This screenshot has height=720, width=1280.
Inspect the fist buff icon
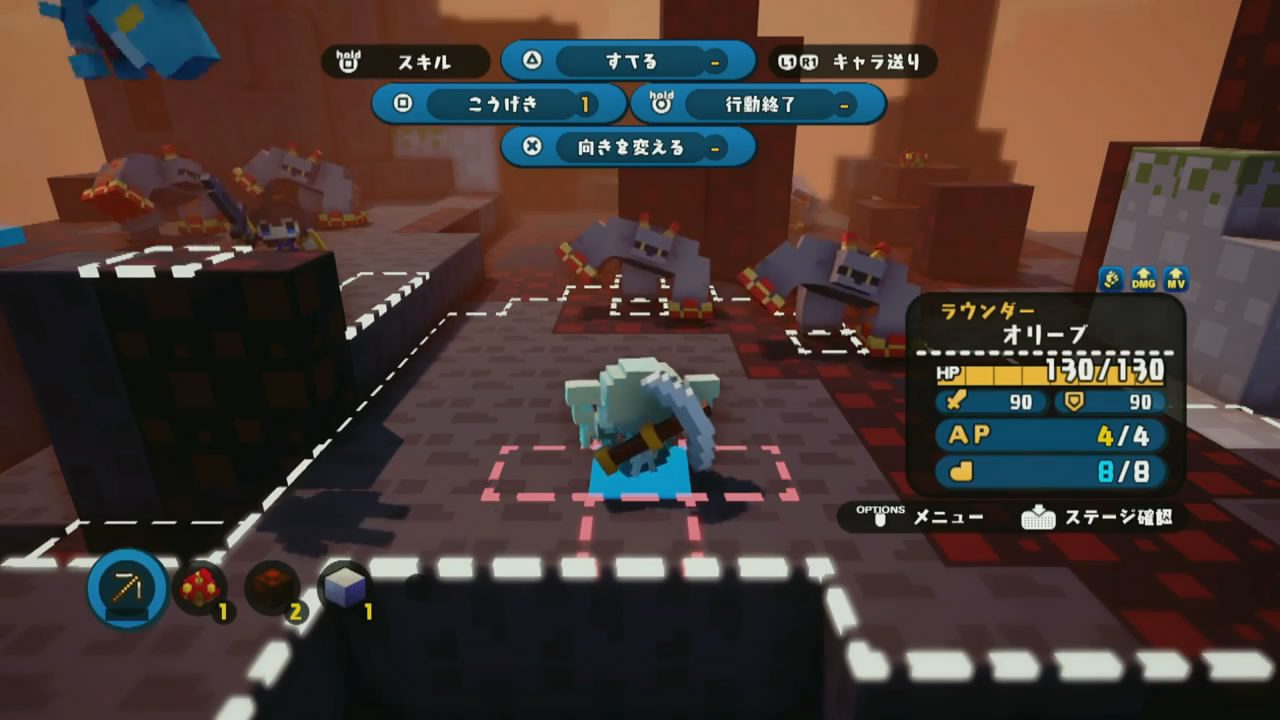(1111, 281)
